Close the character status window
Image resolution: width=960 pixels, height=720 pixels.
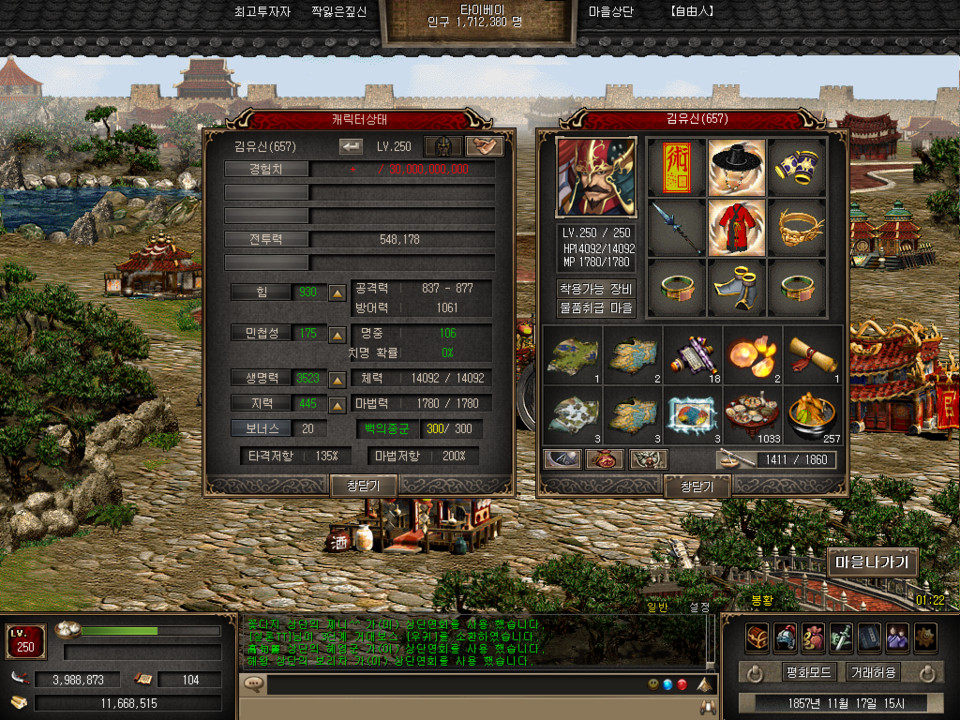(363, 485)
